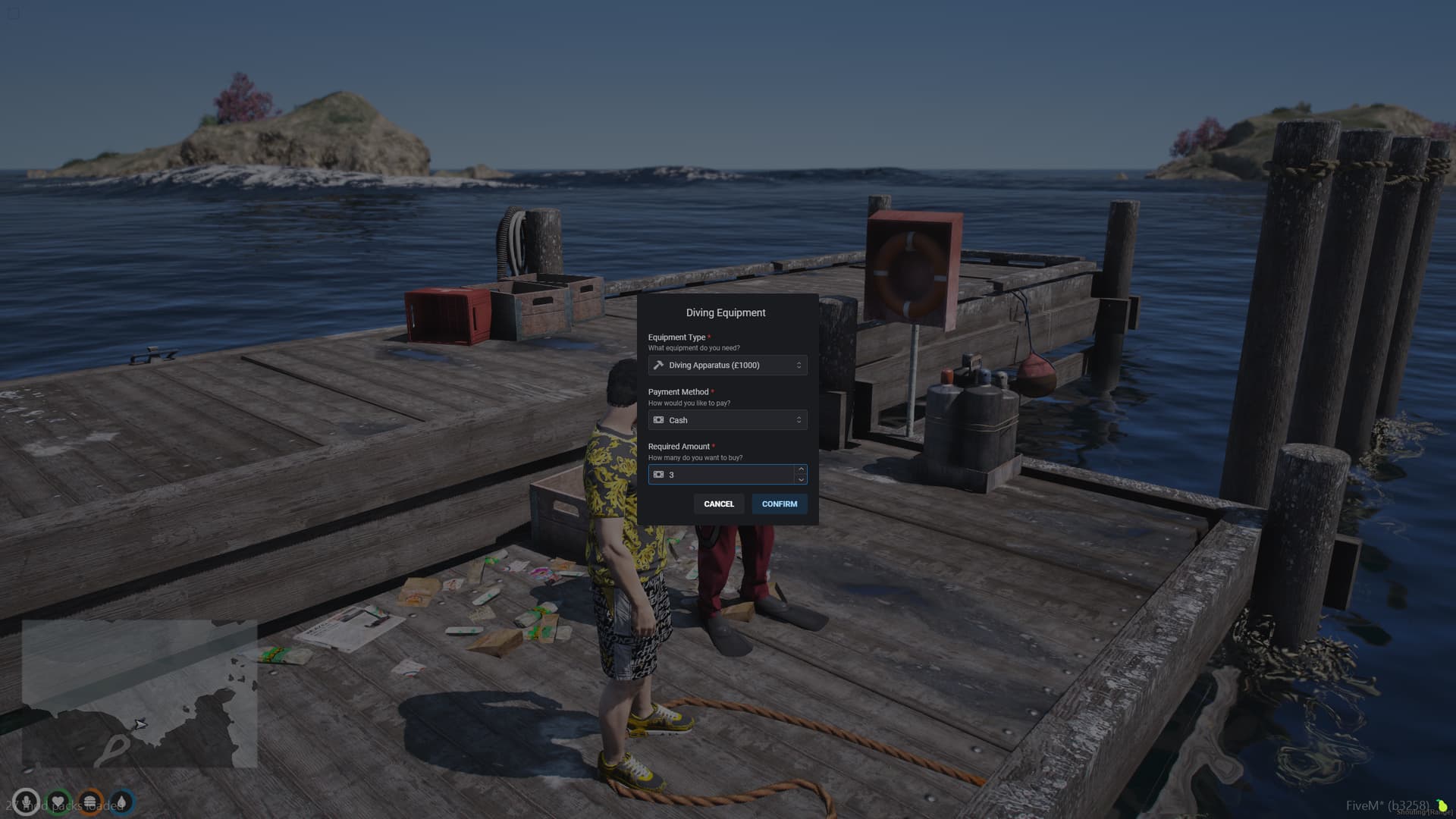Decrement Required Amount with the down arrow

coord(801,479)
